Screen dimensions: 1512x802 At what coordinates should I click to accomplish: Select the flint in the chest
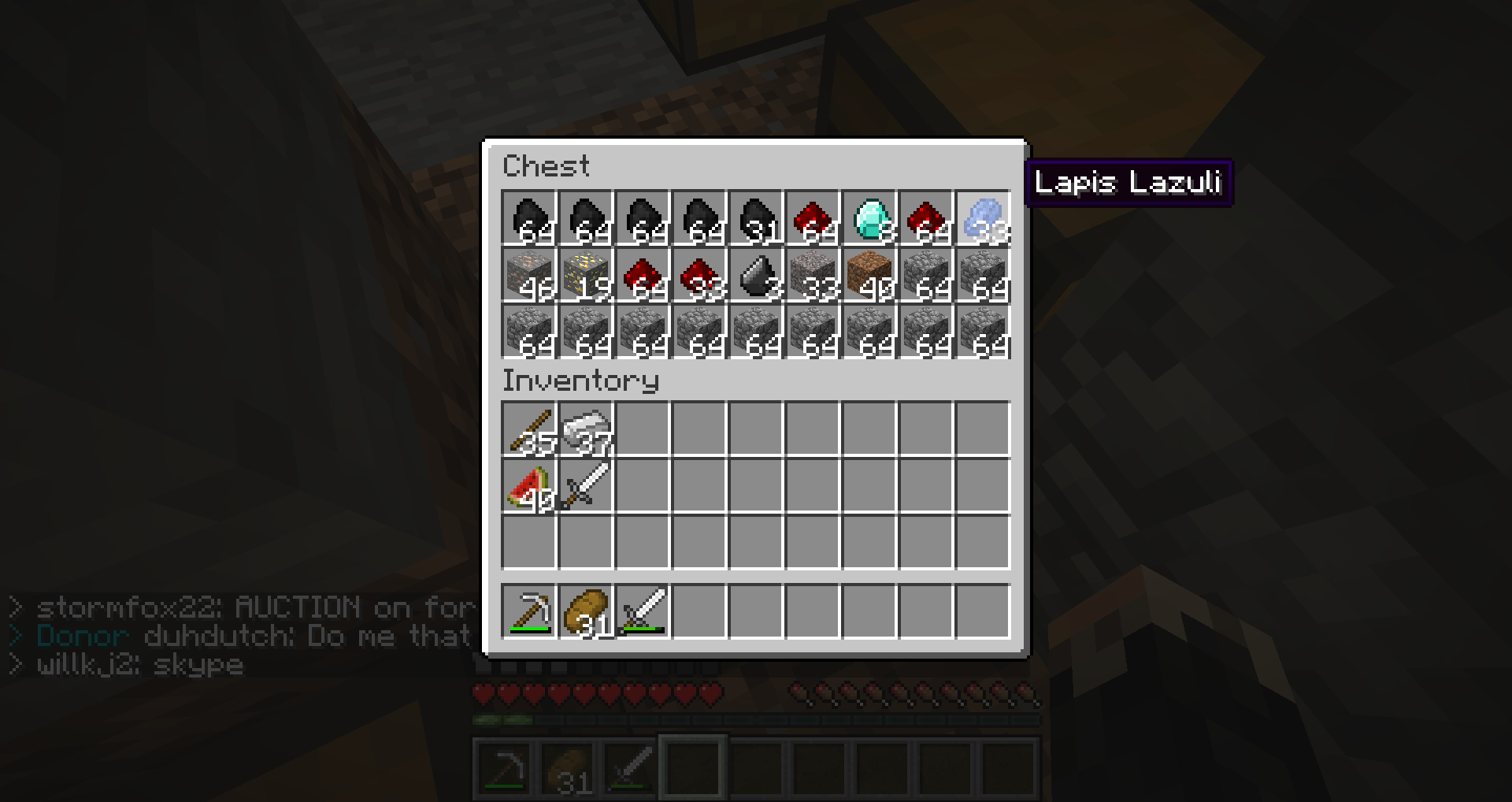[x=756, y=275]
